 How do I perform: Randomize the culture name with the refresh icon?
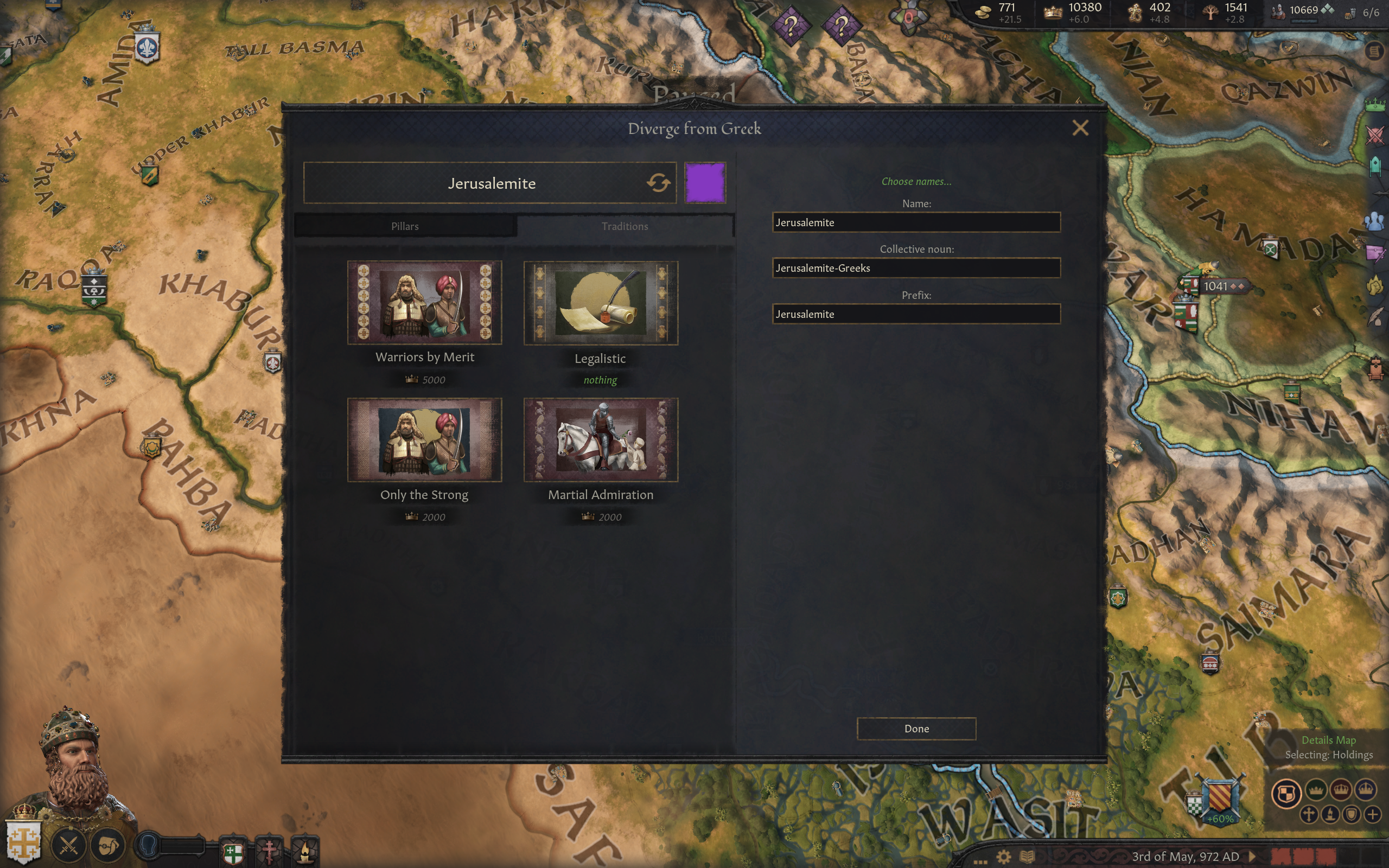pyautogui.click(x=658, y=183)
